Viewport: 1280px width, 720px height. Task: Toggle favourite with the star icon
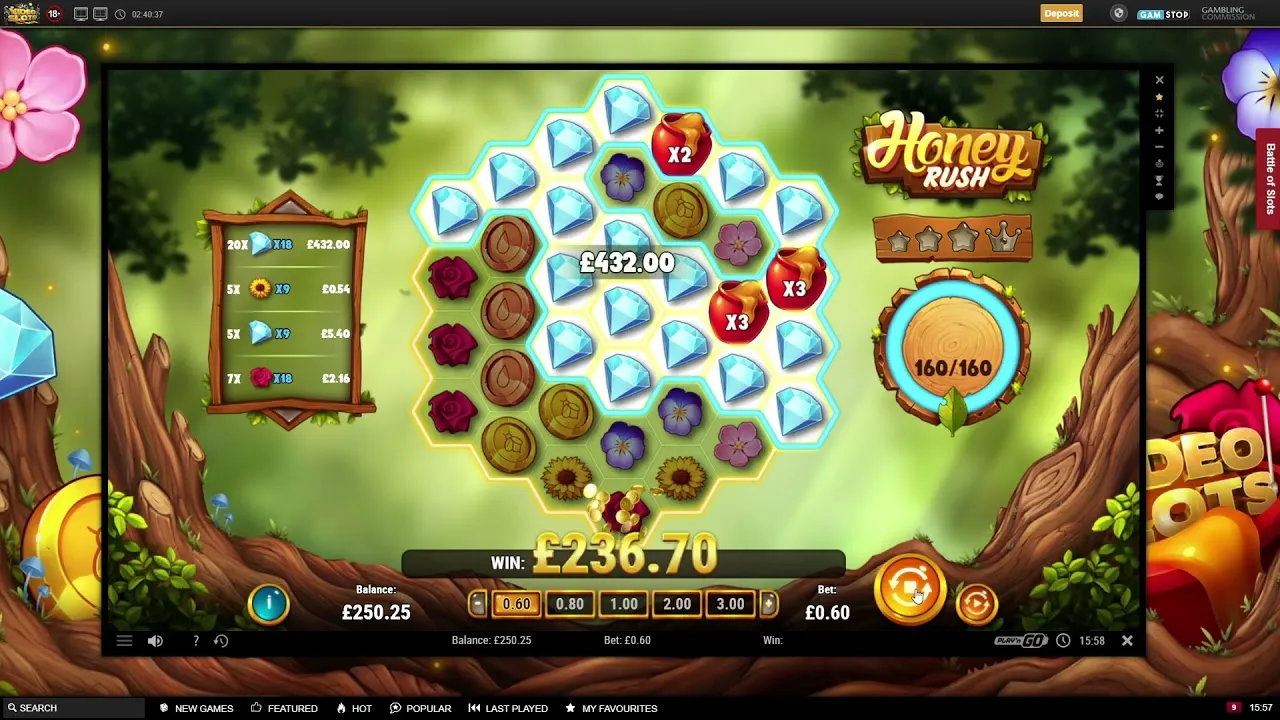[x=1159, y=97]
